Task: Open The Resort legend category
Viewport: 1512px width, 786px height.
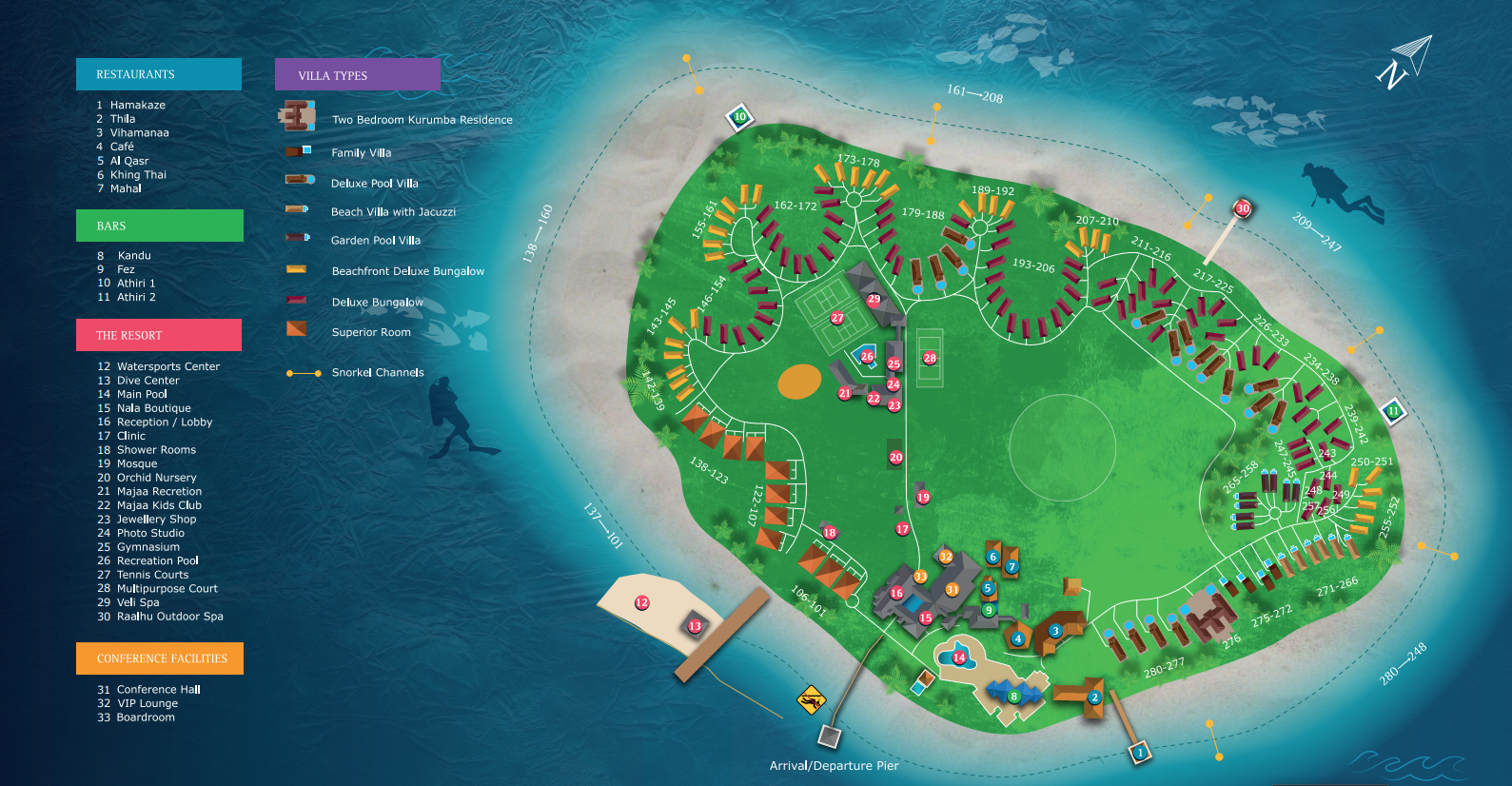Action: (x=158, y=335)
